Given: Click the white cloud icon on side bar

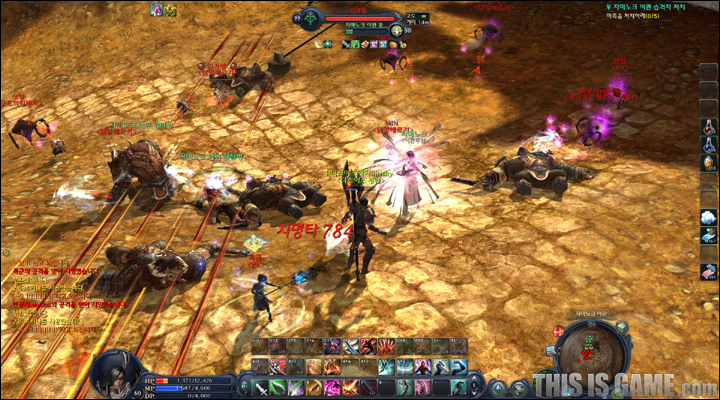Looking at the screenshot, I should point(708,216).
